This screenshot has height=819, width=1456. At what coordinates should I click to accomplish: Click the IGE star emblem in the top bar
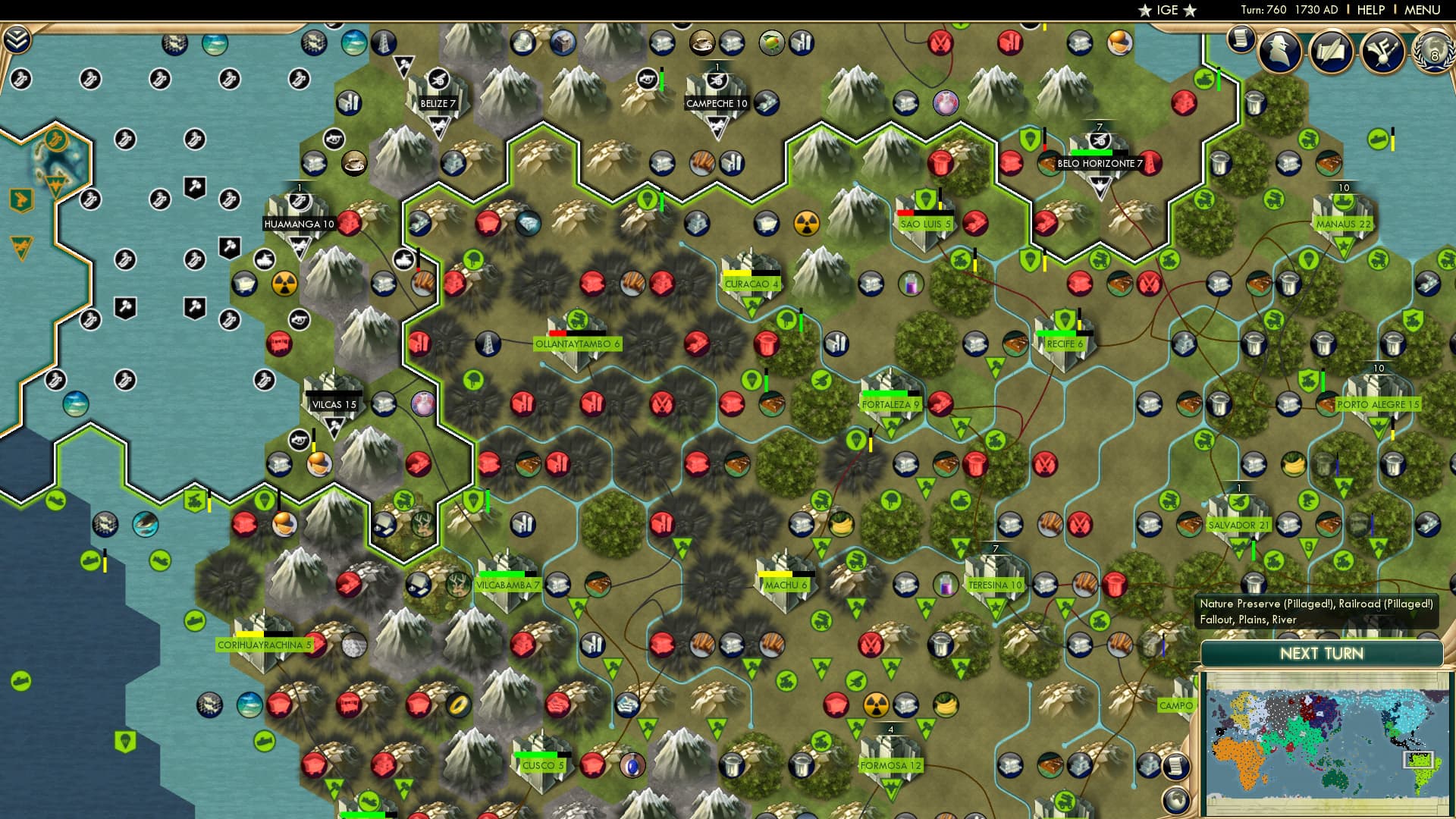pos(1167,11)
